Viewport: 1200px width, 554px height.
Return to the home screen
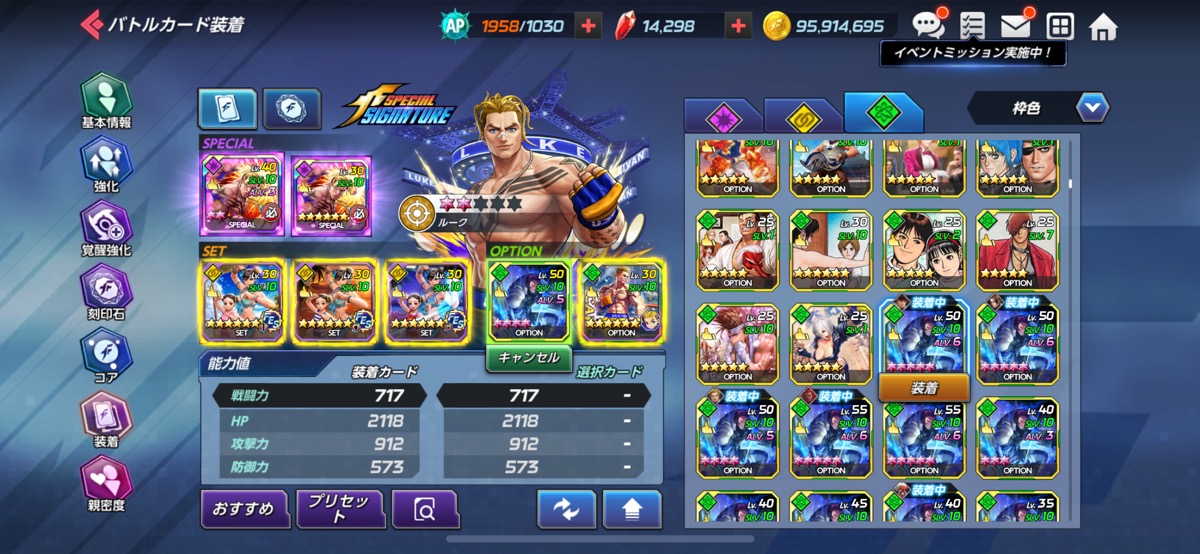tap(1103, 26)
